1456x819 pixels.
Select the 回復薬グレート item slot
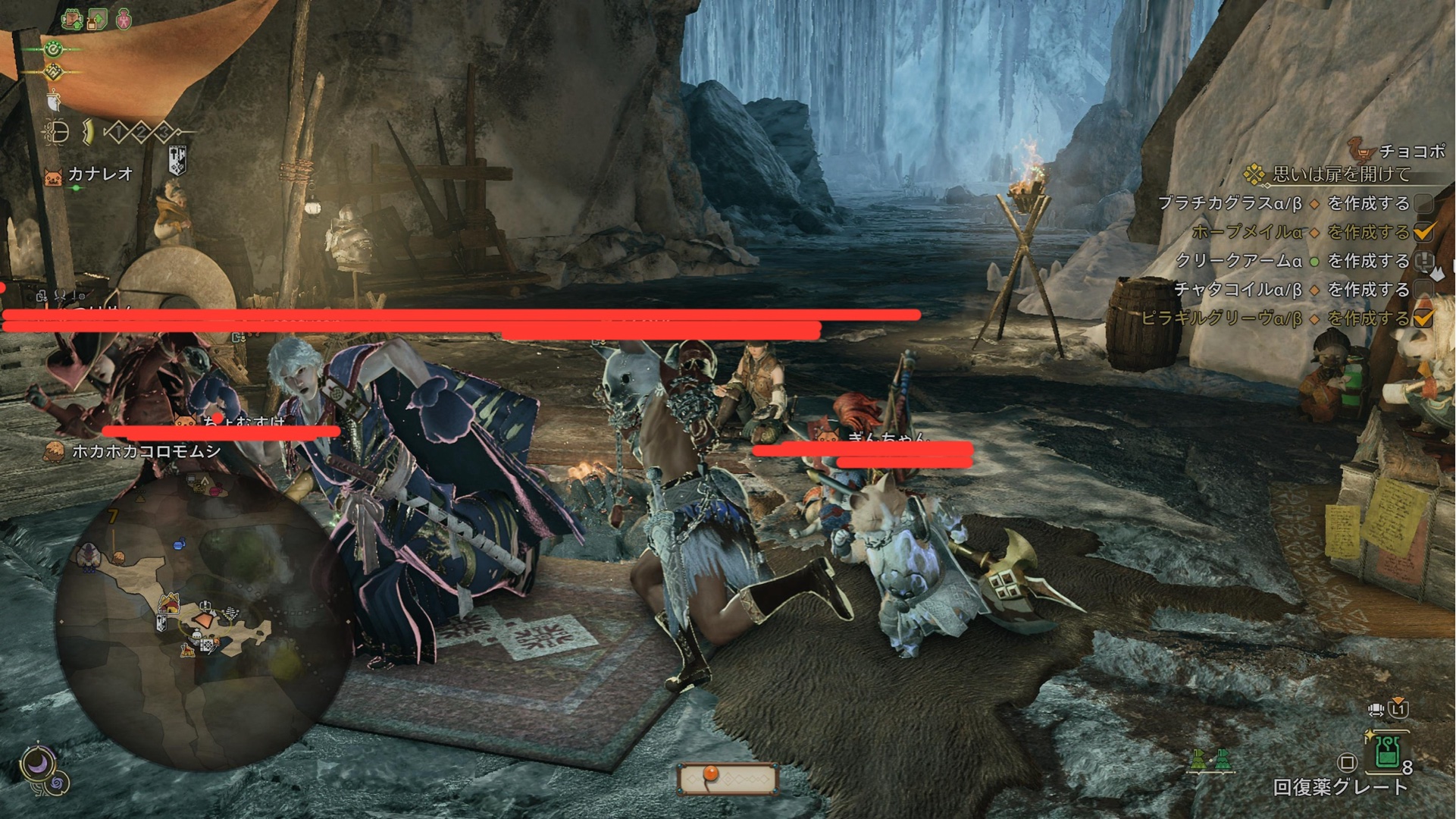[x=1387, y=752]
